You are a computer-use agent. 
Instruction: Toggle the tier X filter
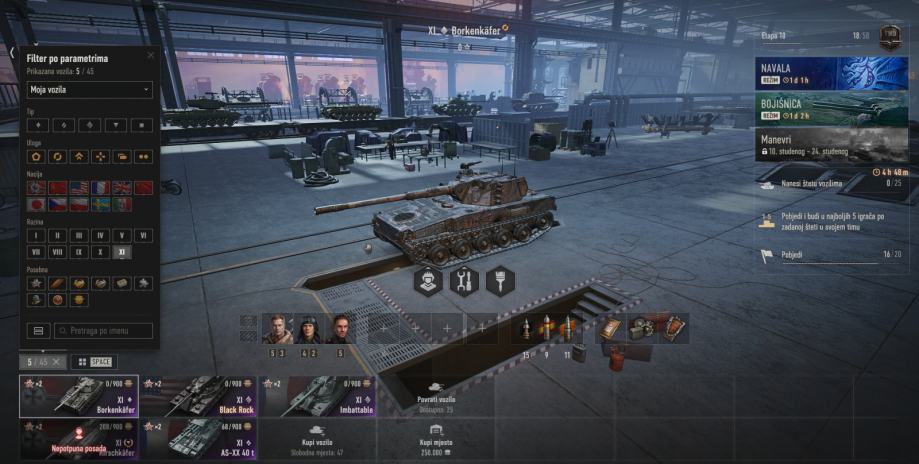(x=100, y=252)
